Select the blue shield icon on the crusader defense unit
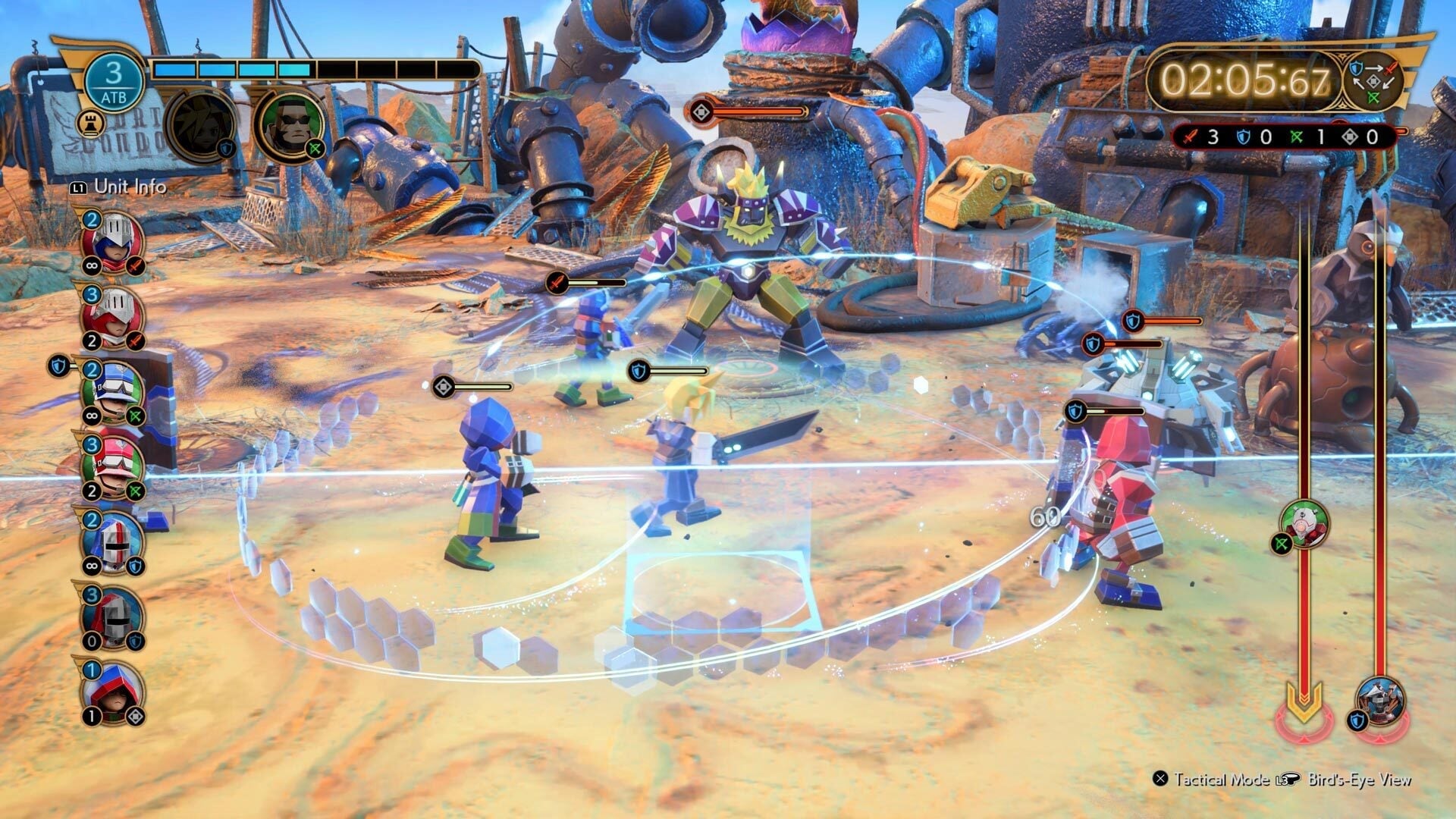 tap(136, 565)
